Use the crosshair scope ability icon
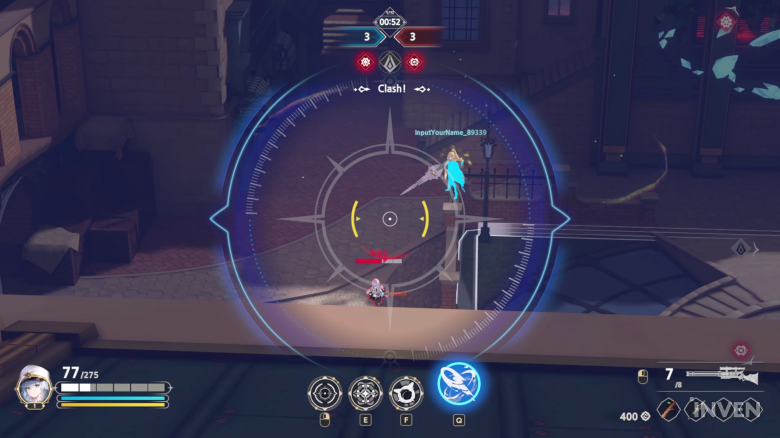 pyautogui.click(x=325, y=392)
